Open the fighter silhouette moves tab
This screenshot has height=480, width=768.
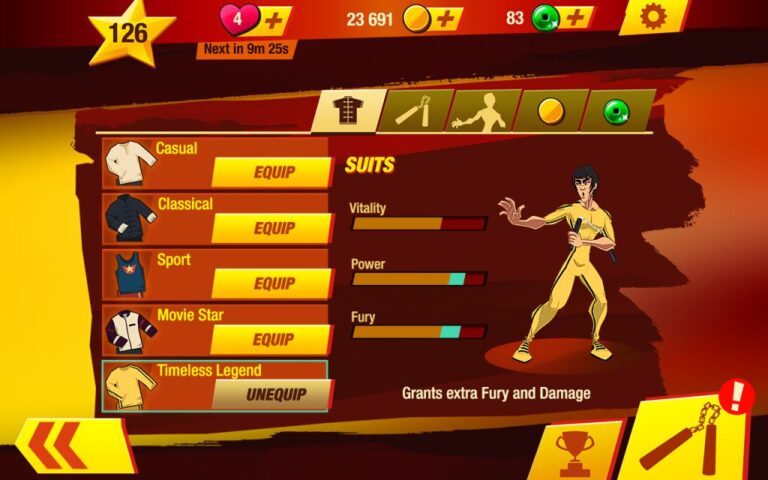pos(480,111)
